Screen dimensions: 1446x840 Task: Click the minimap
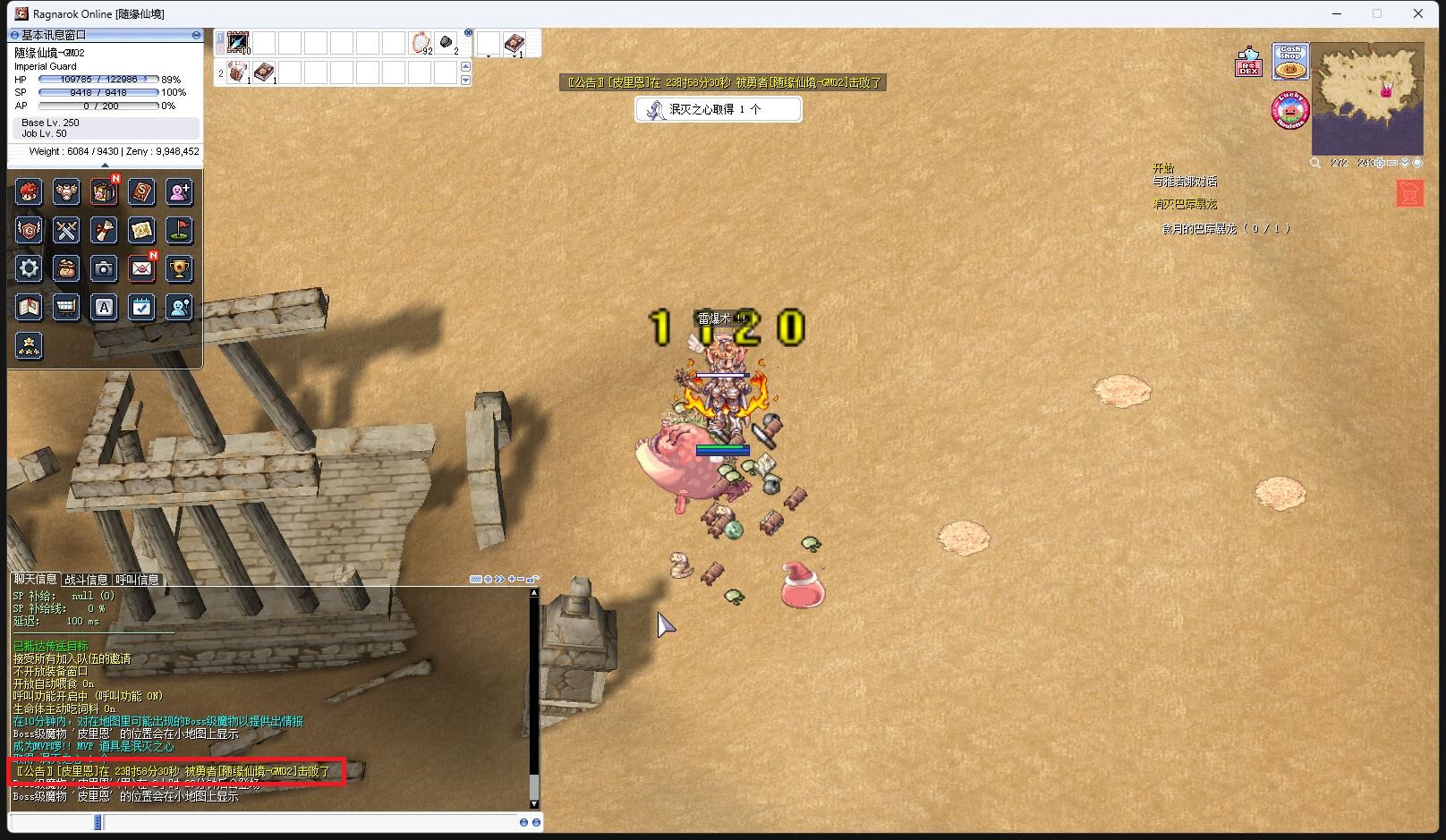pyautogui.click(x=1366, y=98)
